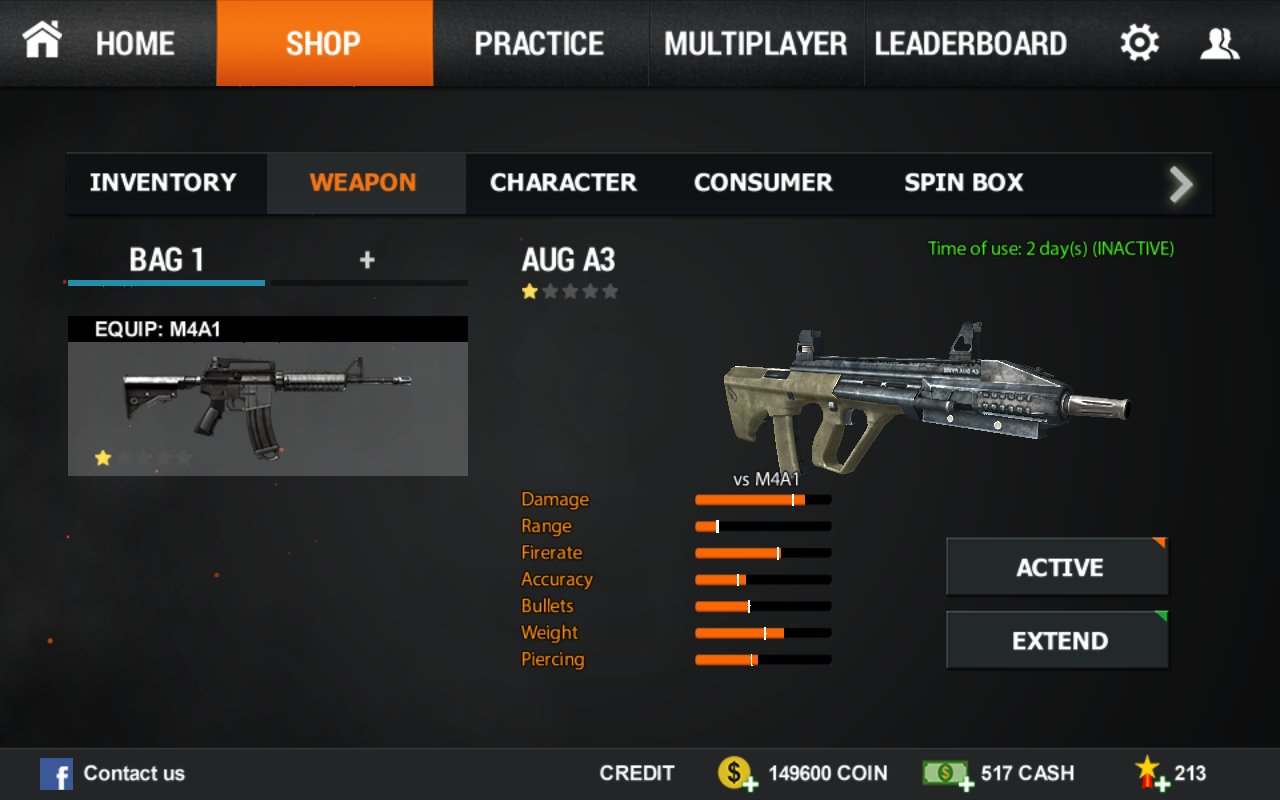
Task: Open the Consumer tab
Action: (763, 183)
